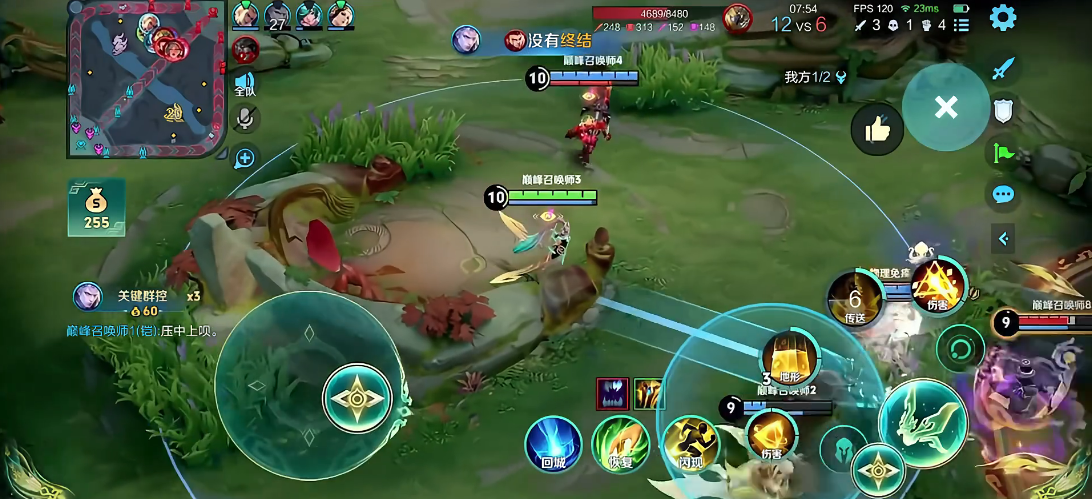Tap the blue sword attack signal
This screenshot has width=1092, height=499.
(x=1003, y=69)
